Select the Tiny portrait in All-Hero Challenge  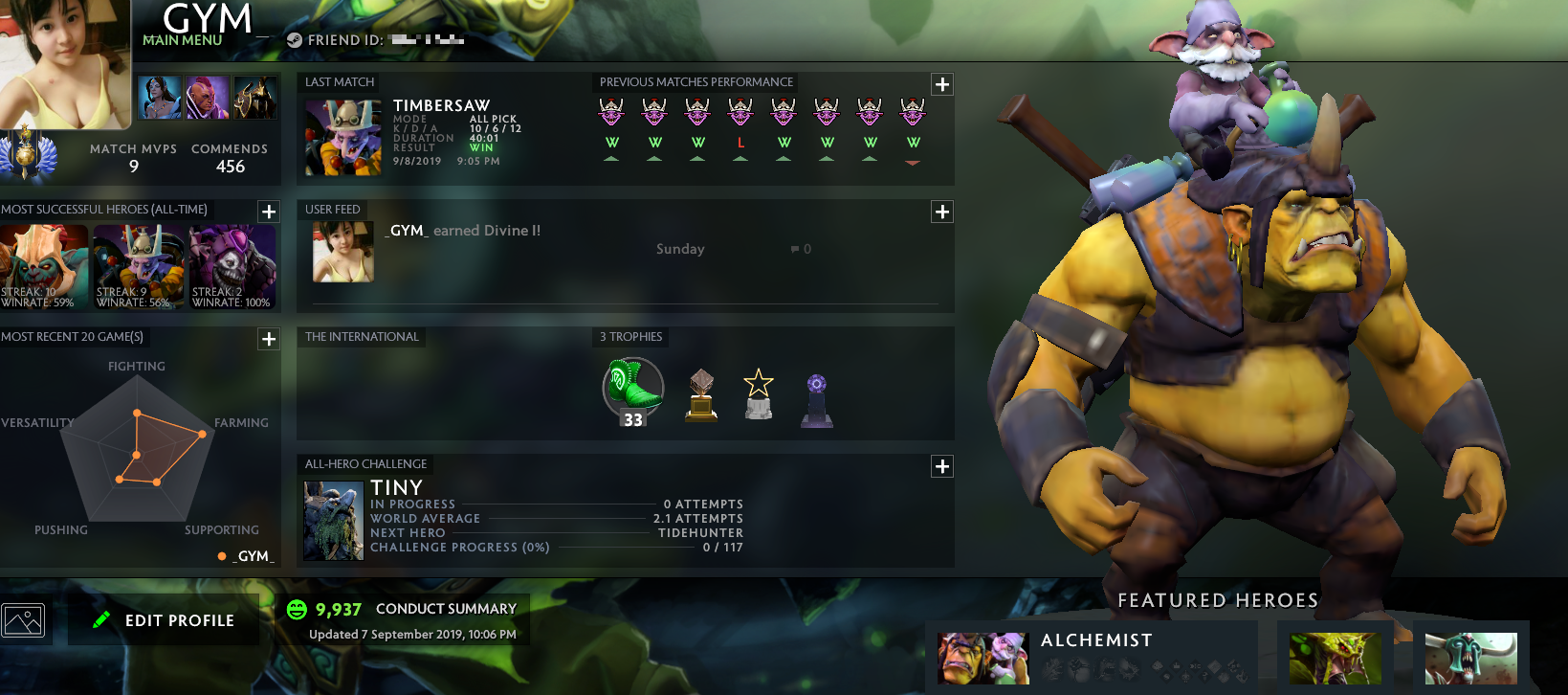pyautogui.click(x=332, y=520)
